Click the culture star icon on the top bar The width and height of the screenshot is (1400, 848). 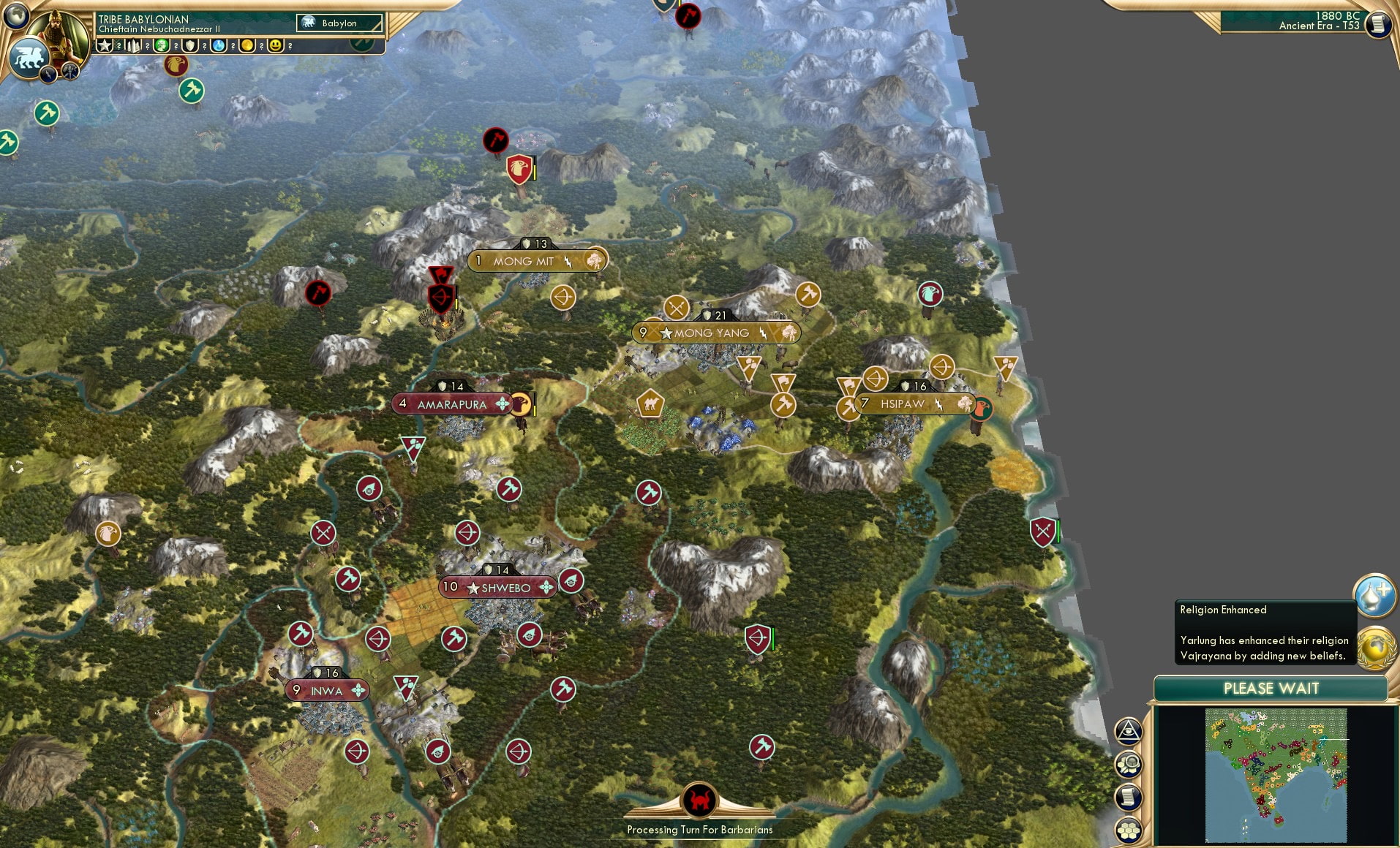tap(105, 46)
